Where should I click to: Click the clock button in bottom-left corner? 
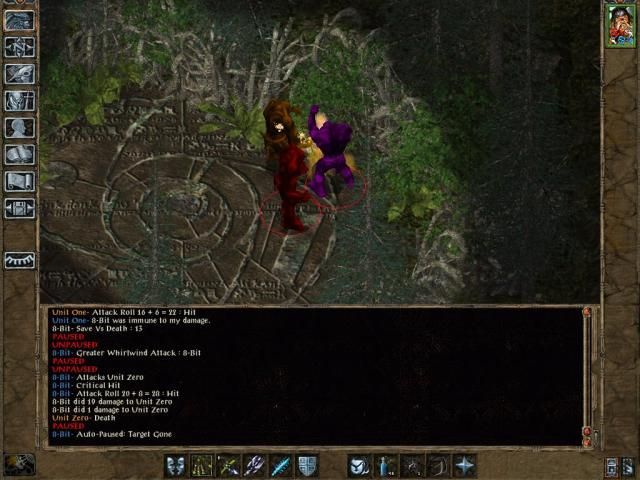tap(19, 464)
